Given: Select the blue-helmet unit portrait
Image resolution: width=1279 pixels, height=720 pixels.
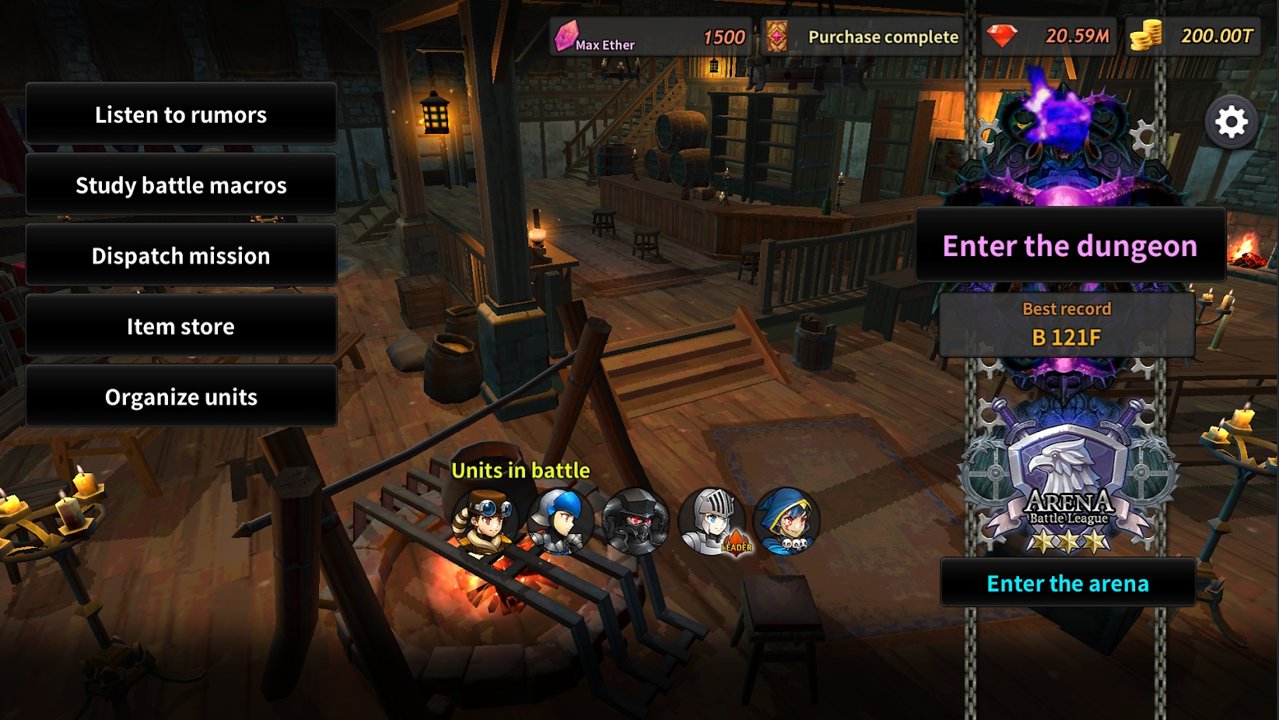Looking at the screenshot, I should click(x=560, y=521).
